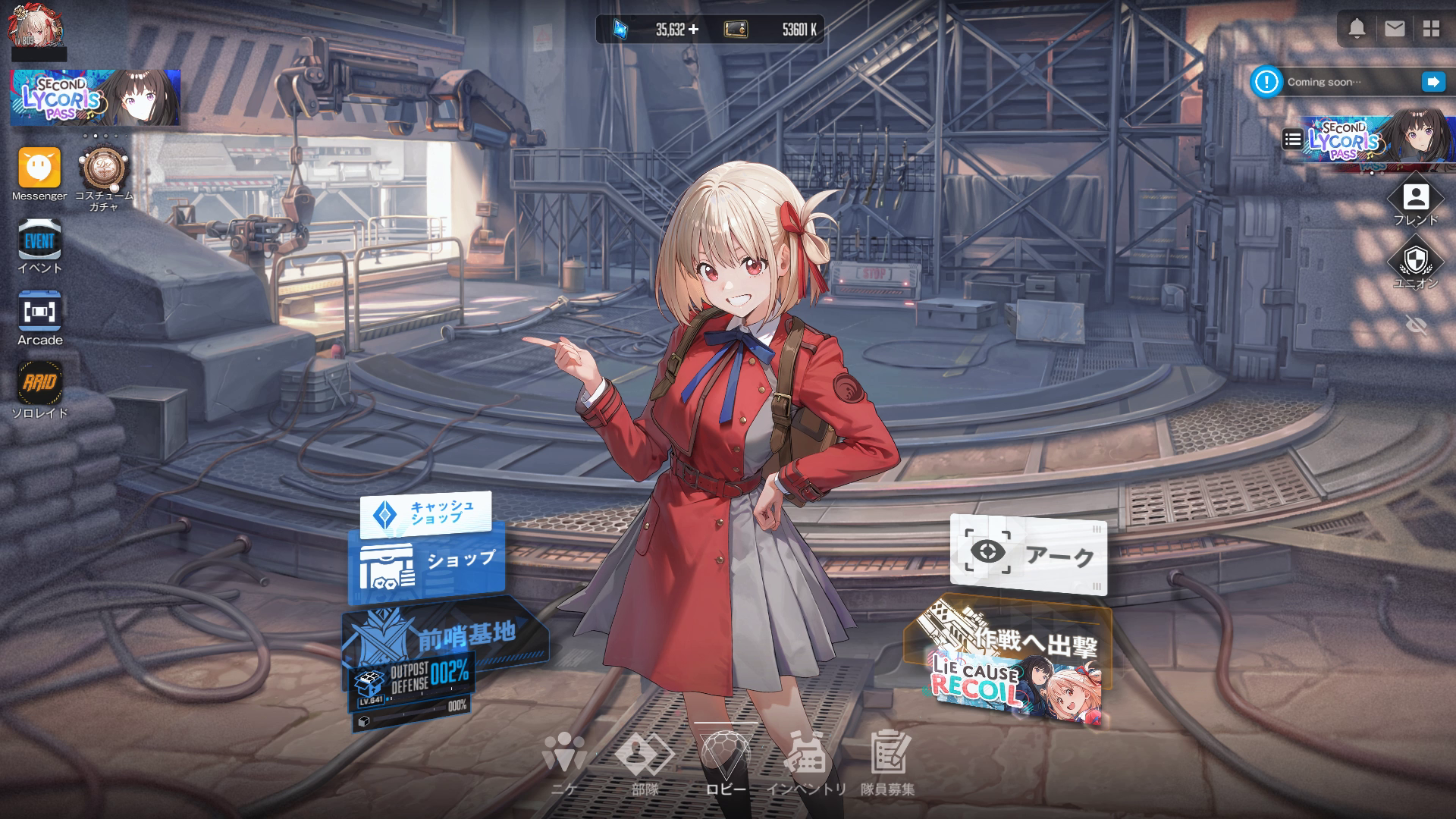Enter the アーク Ark area
The image size is (1456, 819).
click(x=1028, y=555)
